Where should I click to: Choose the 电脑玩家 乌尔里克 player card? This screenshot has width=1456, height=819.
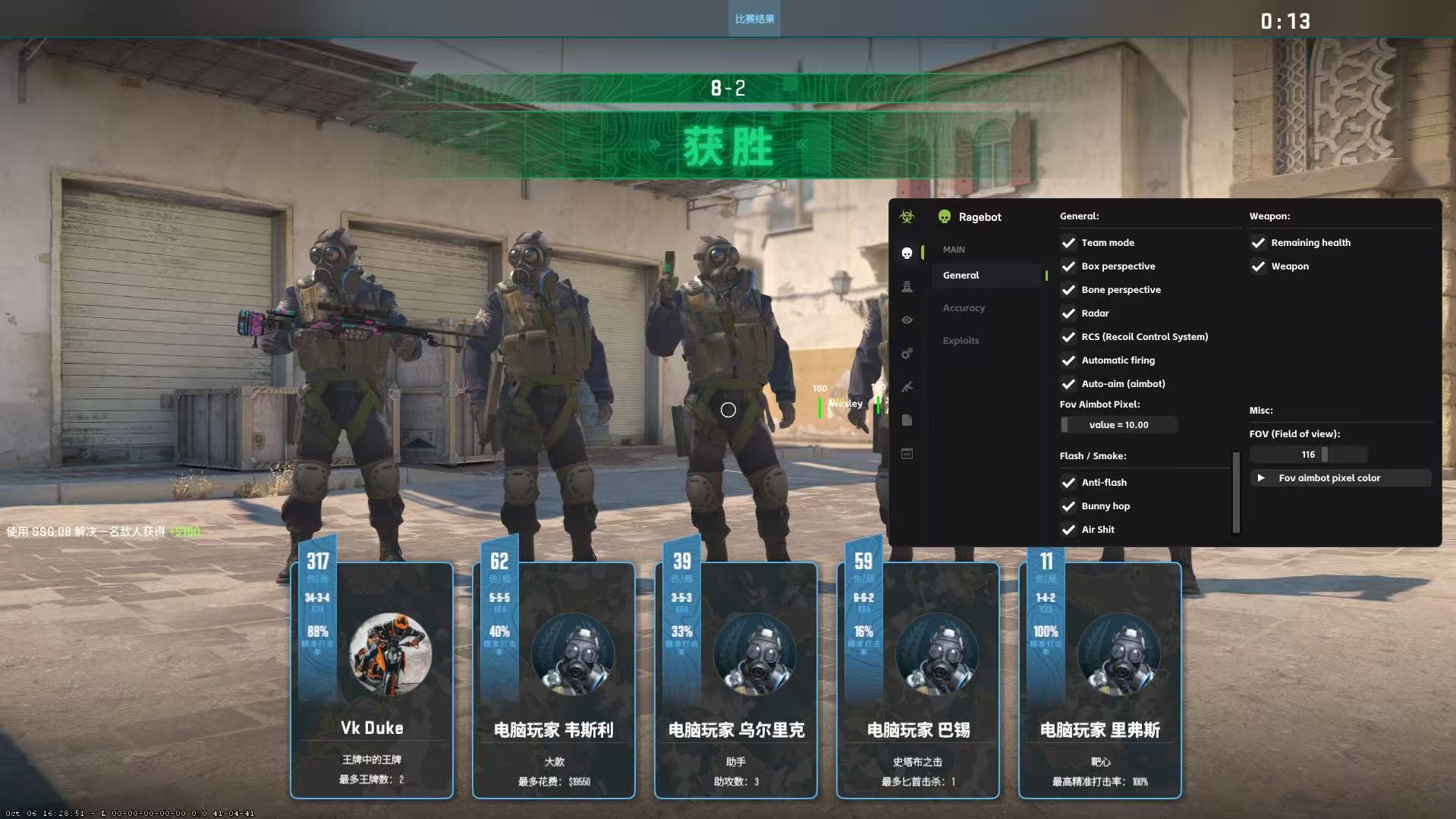(736, 680)
